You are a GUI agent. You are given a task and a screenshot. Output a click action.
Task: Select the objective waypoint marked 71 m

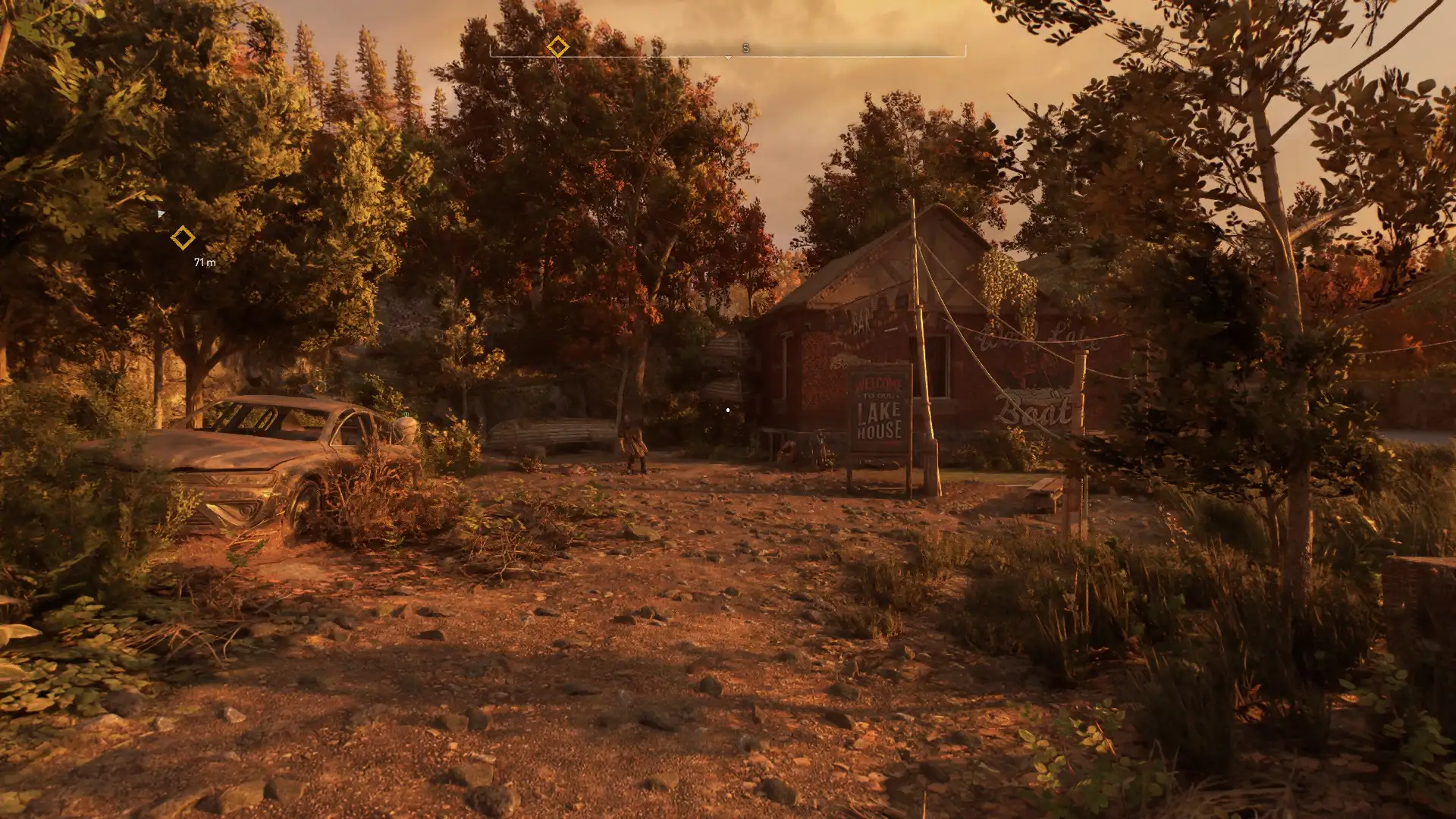coord(182,238)
